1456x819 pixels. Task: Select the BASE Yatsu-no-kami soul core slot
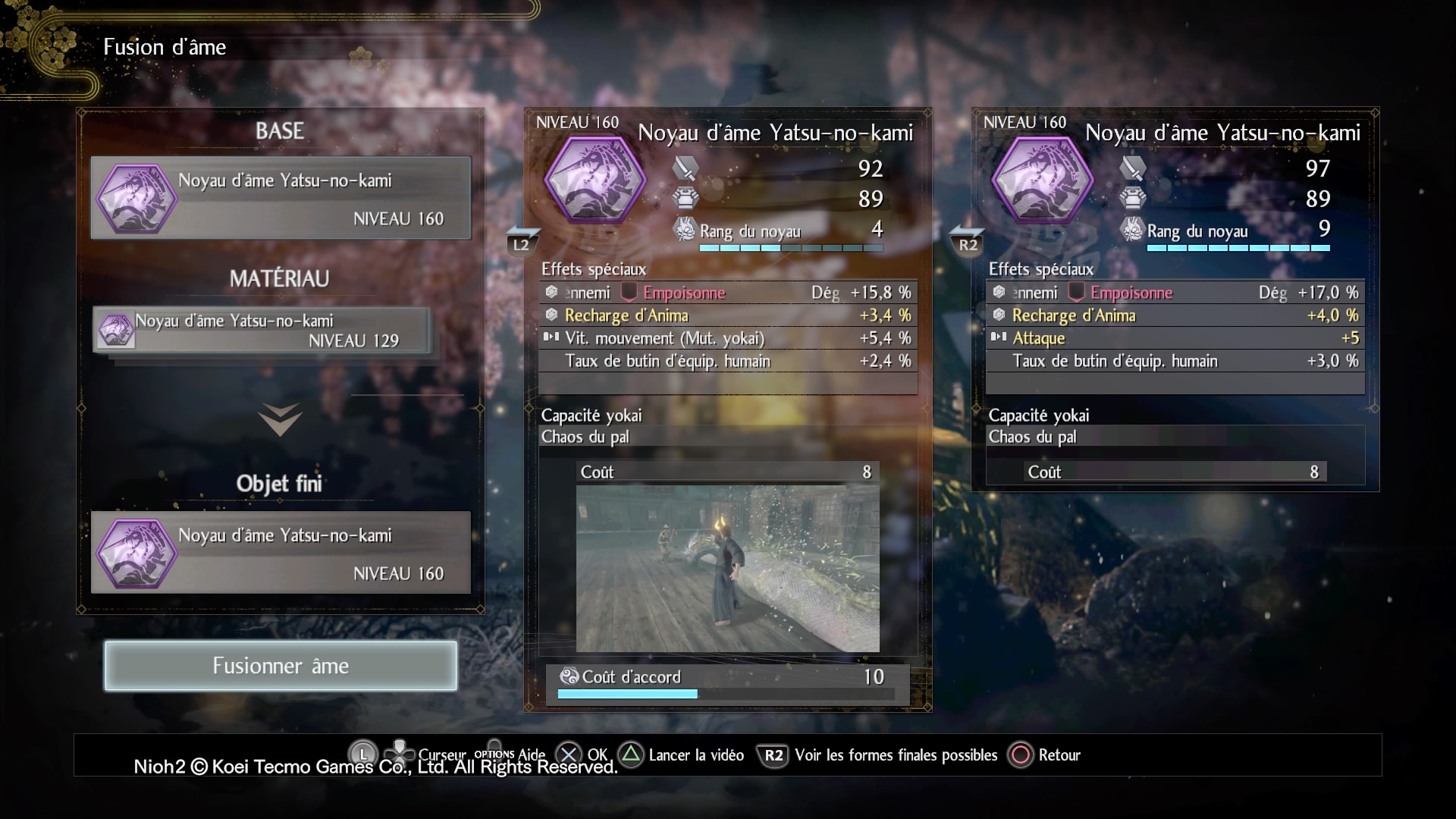coord(281,198)
